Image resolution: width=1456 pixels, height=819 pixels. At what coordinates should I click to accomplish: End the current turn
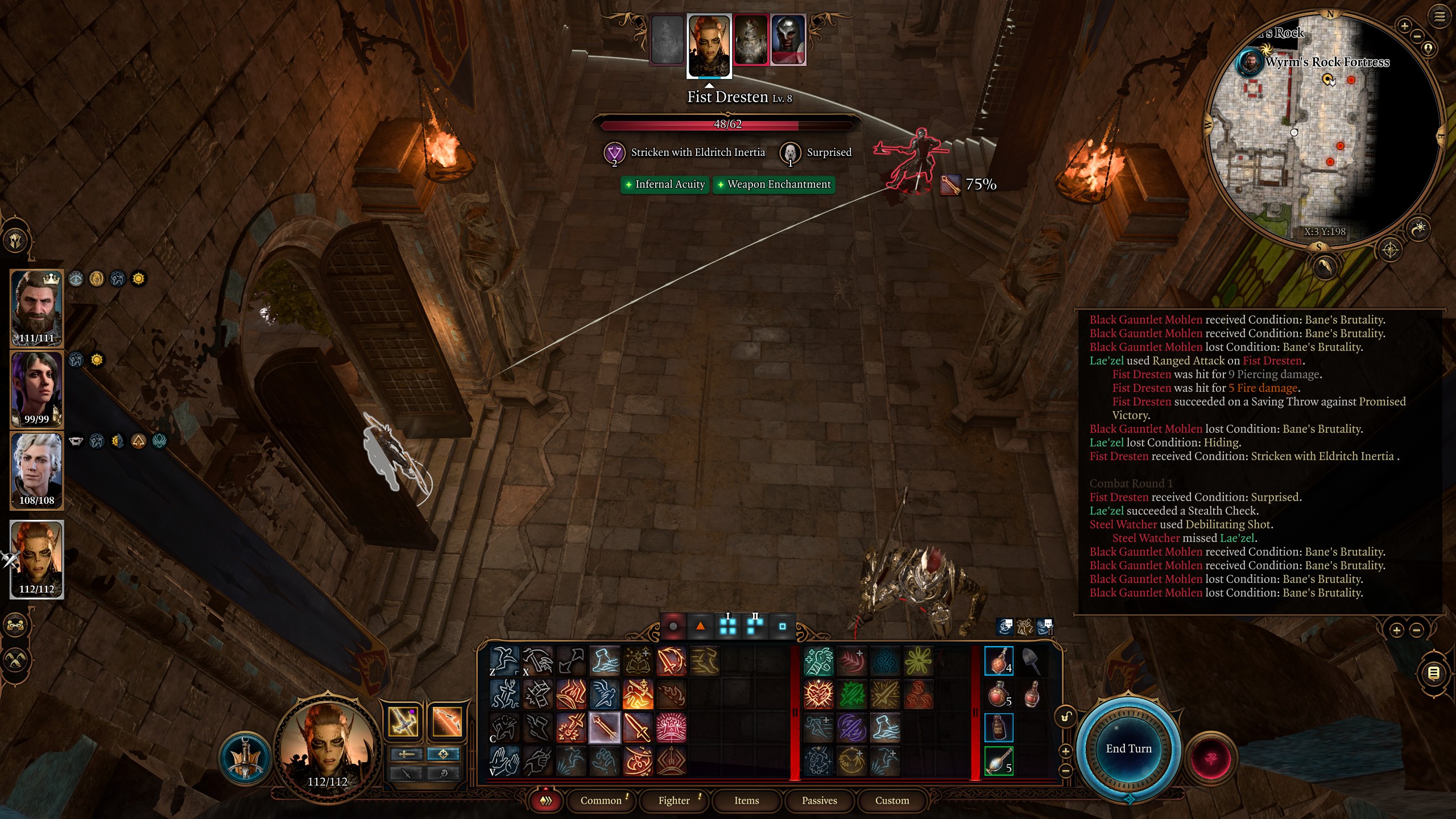(1128, 749)
